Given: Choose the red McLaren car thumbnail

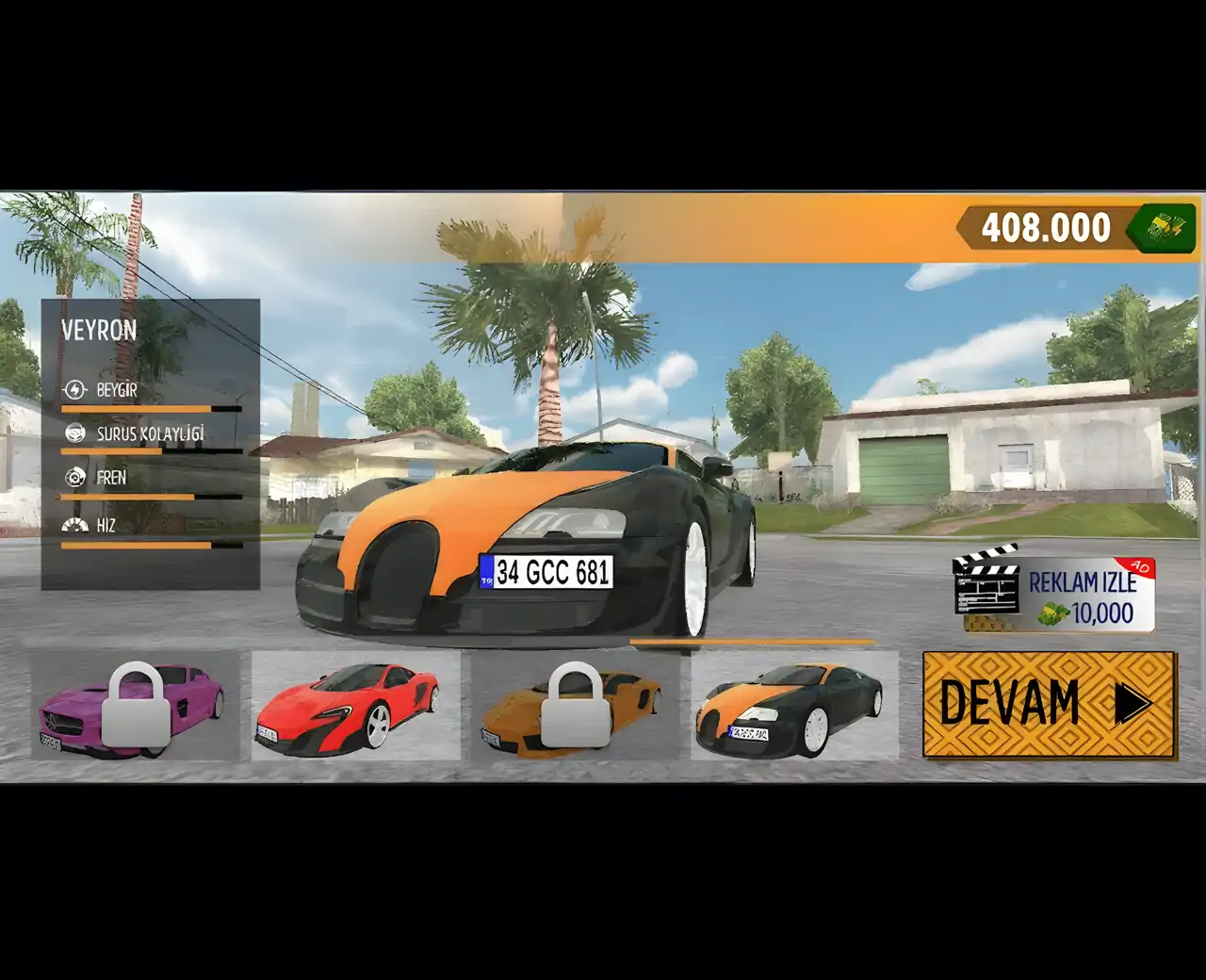Looking at the screenshot, I should [x=355, y=706].
